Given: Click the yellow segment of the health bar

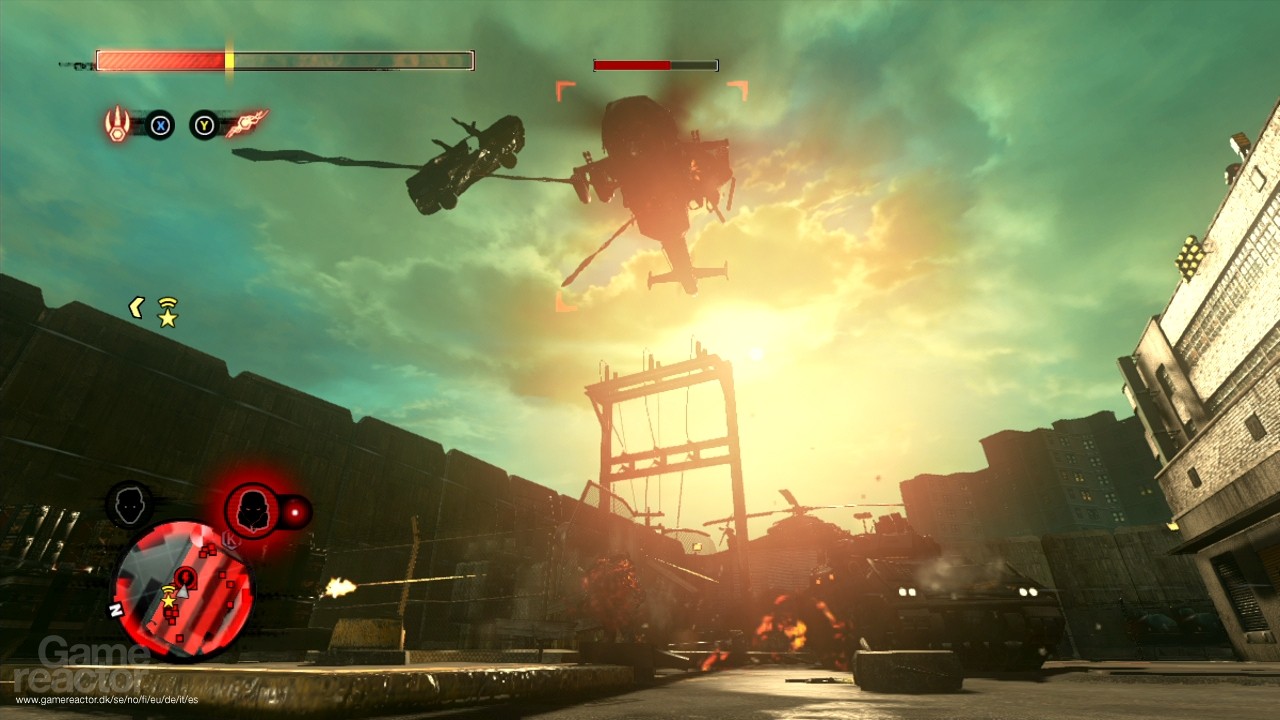Looking at the screenshot, I should [x=228, y=59].
